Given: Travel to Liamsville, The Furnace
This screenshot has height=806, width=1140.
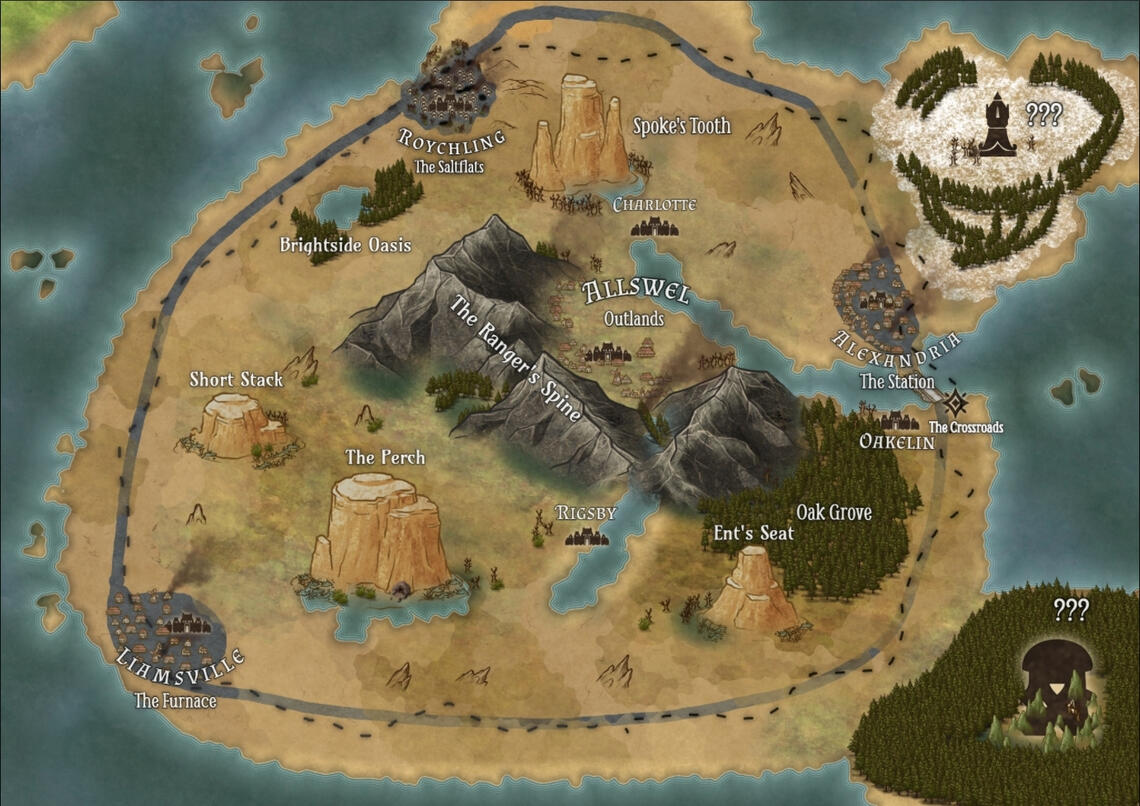Looking at the screenshot, I should [x=167, y=627].
